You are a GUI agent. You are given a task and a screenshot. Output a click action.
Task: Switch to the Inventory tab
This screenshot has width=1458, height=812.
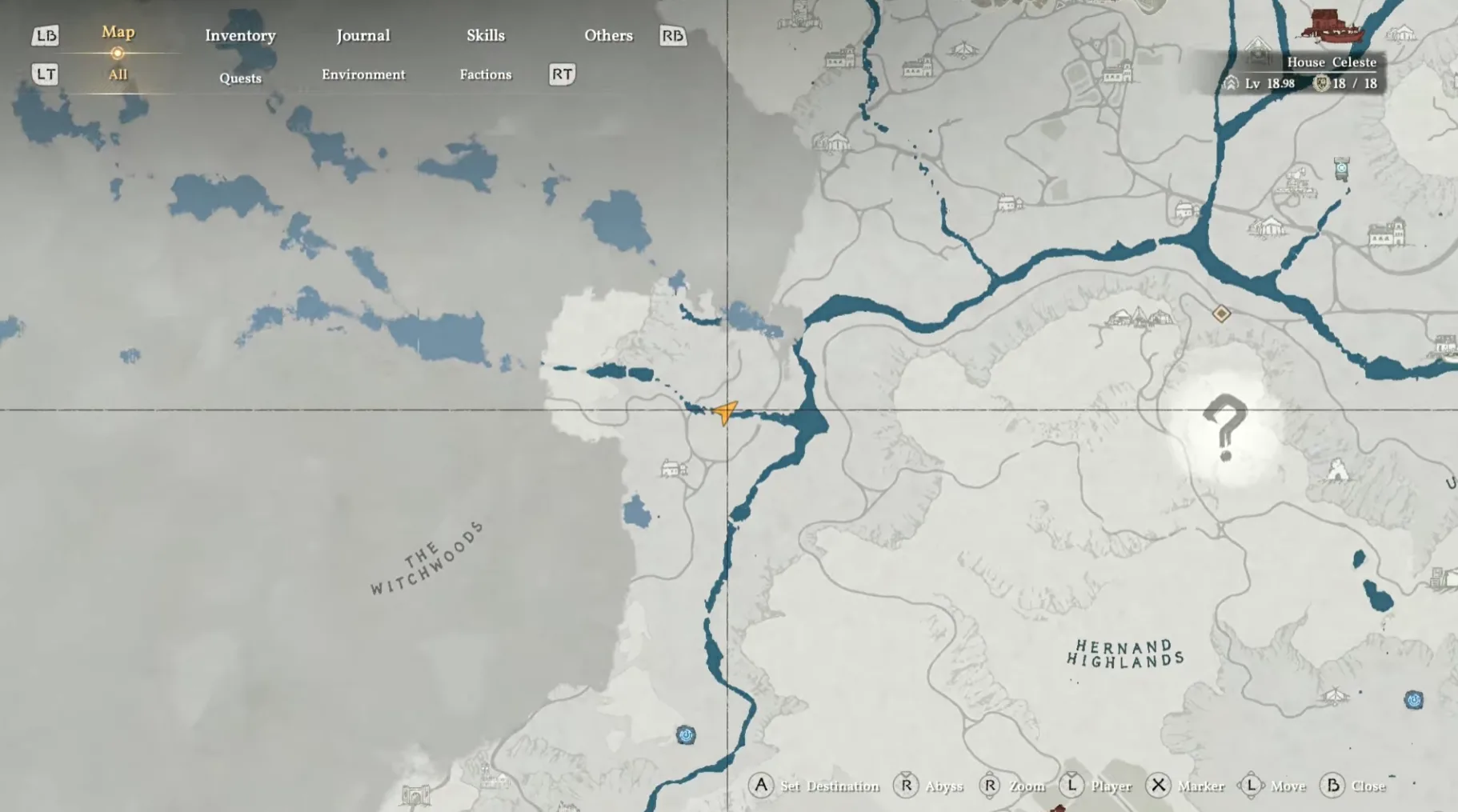coord(240,35)
